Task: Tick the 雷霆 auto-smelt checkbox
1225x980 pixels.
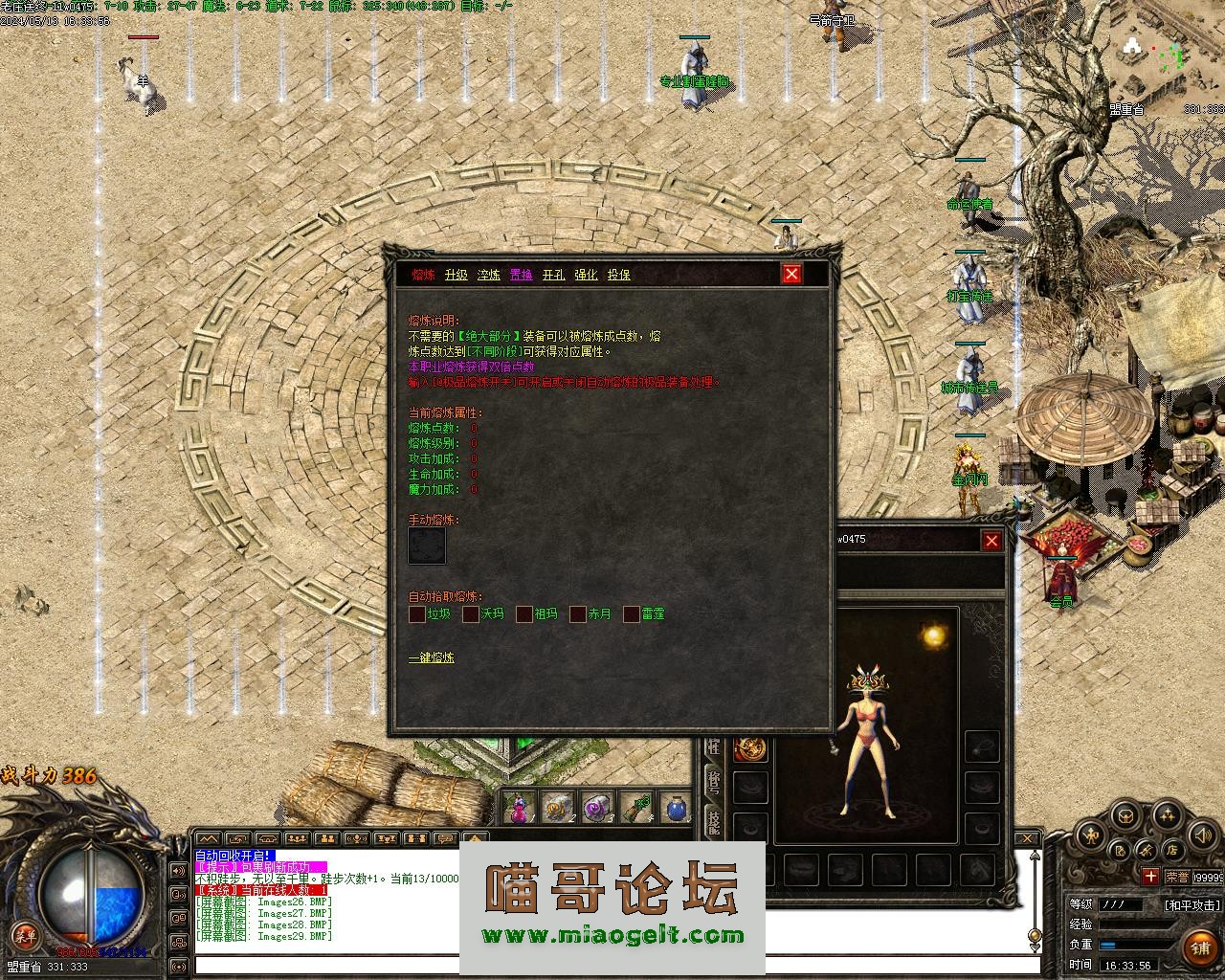Action: 632,614
